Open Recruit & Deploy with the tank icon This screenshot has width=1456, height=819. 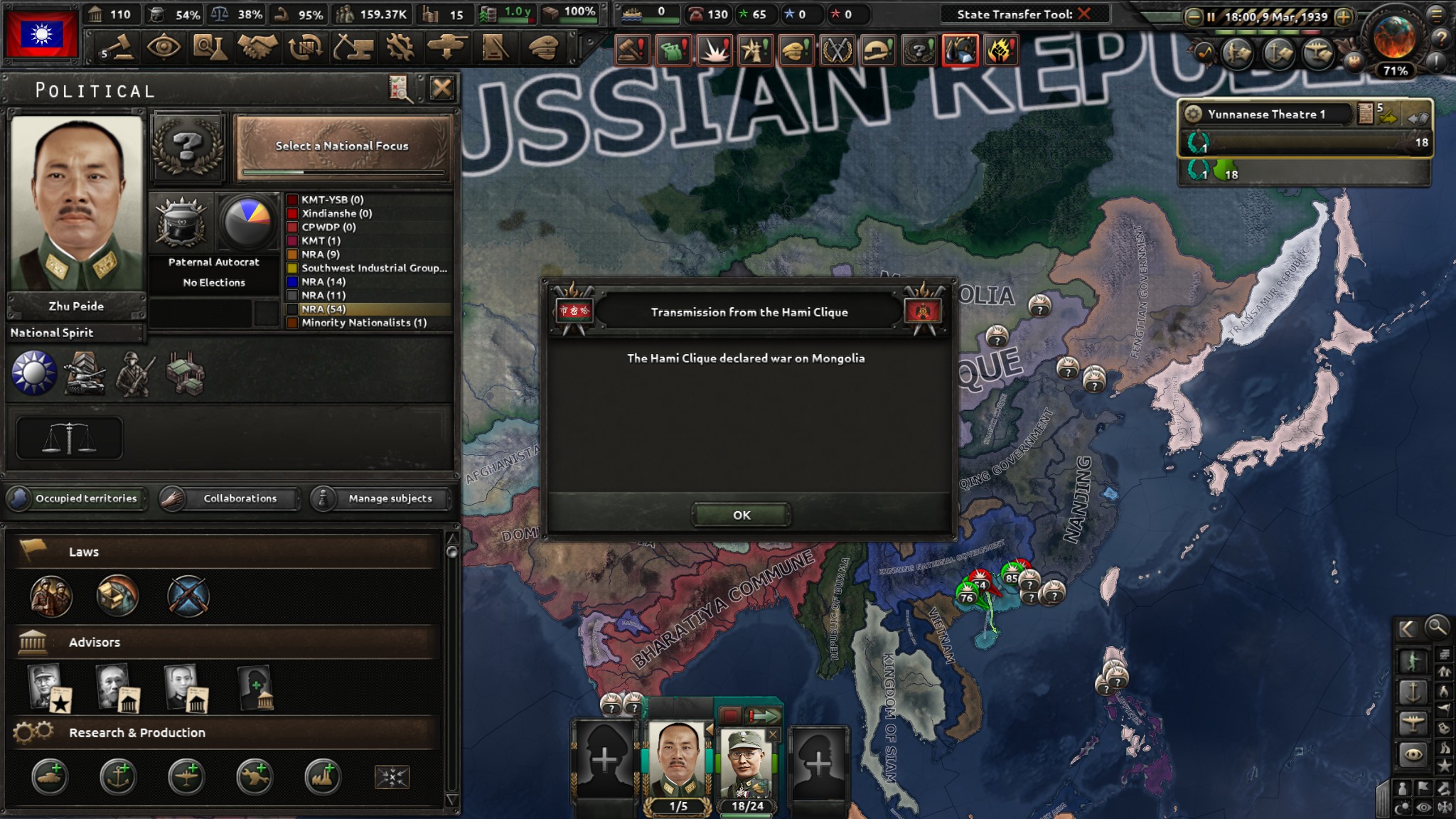click(448, 47)
